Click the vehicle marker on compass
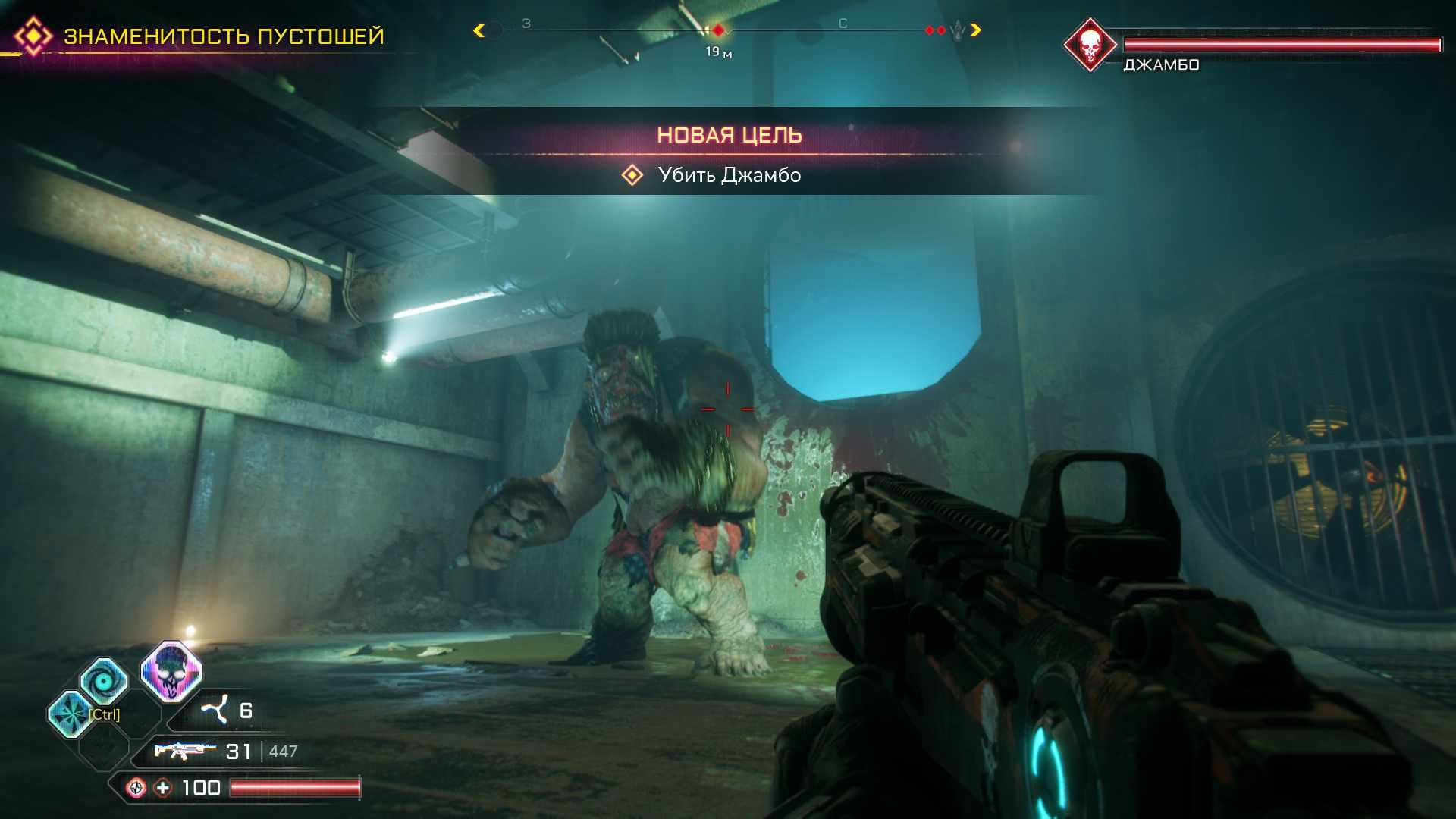1456x819 pixels. 957,30
